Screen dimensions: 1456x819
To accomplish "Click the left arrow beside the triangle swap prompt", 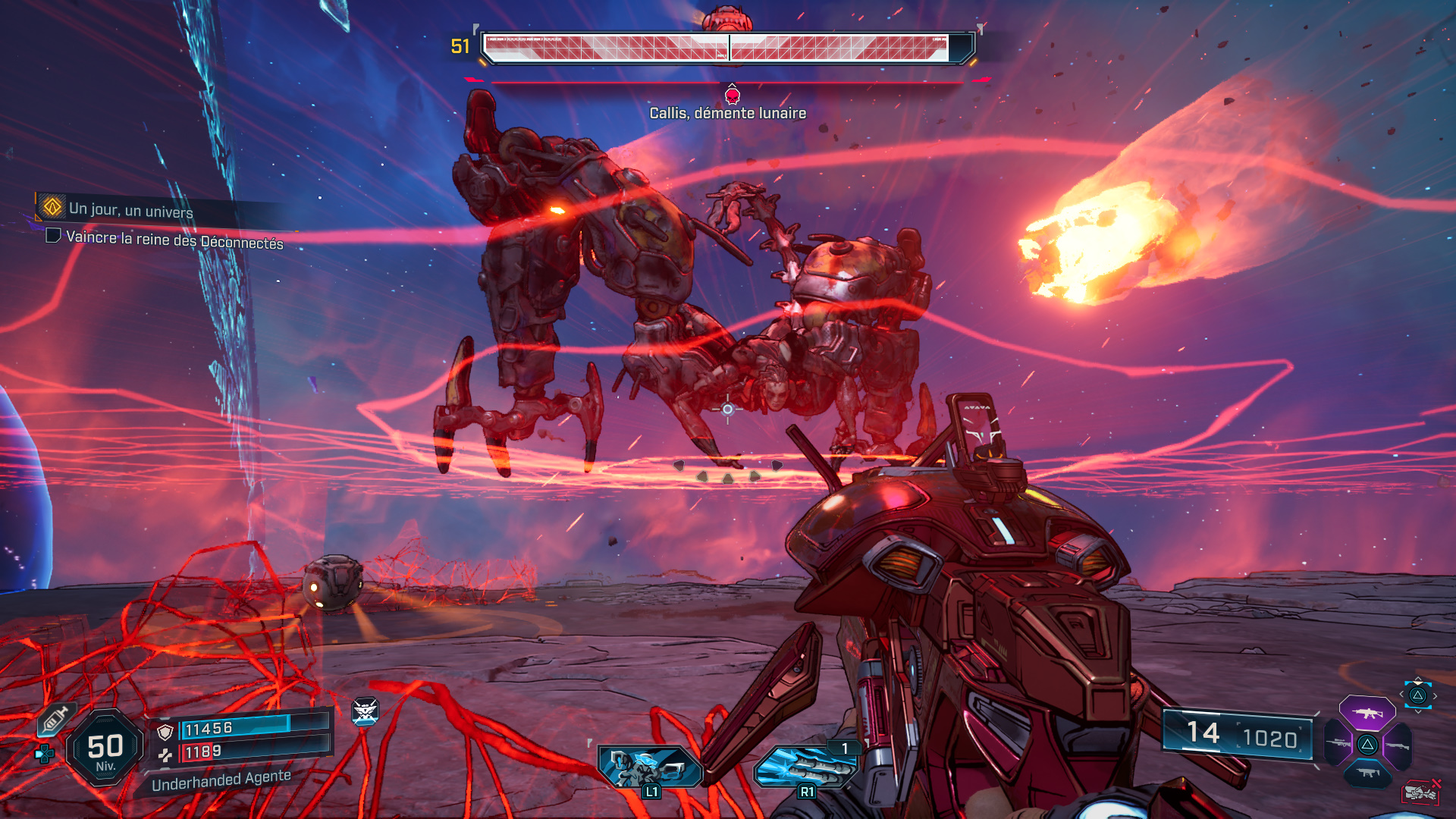I will (x=1401, y=694).
